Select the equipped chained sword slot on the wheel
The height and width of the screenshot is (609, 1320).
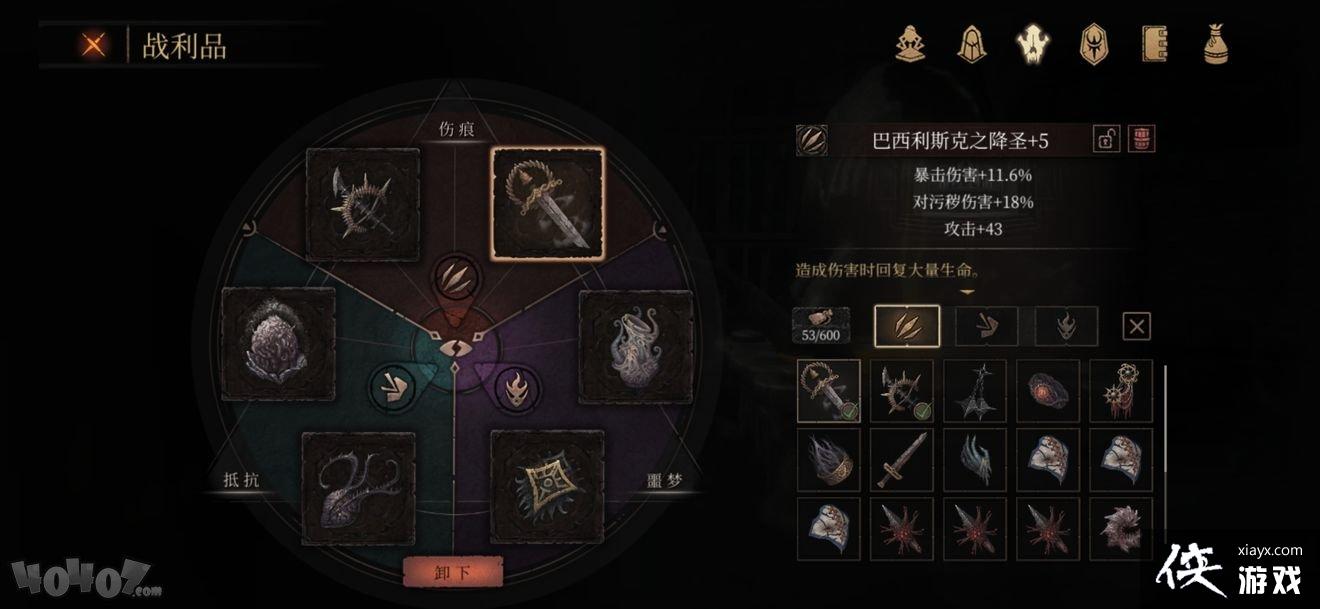tap(546, 203)
